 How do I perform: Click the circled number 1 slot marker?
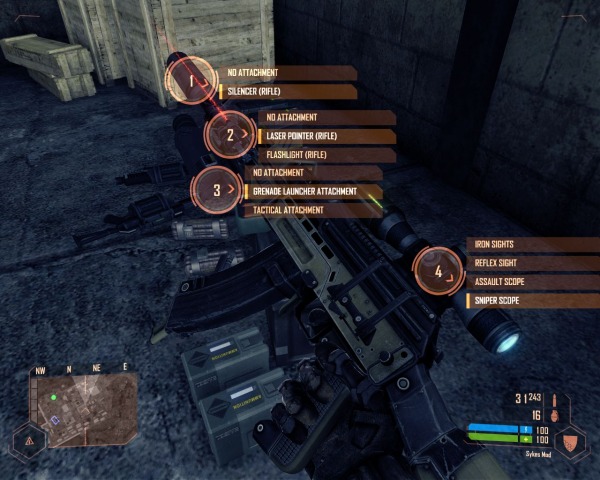coord(190,79)
